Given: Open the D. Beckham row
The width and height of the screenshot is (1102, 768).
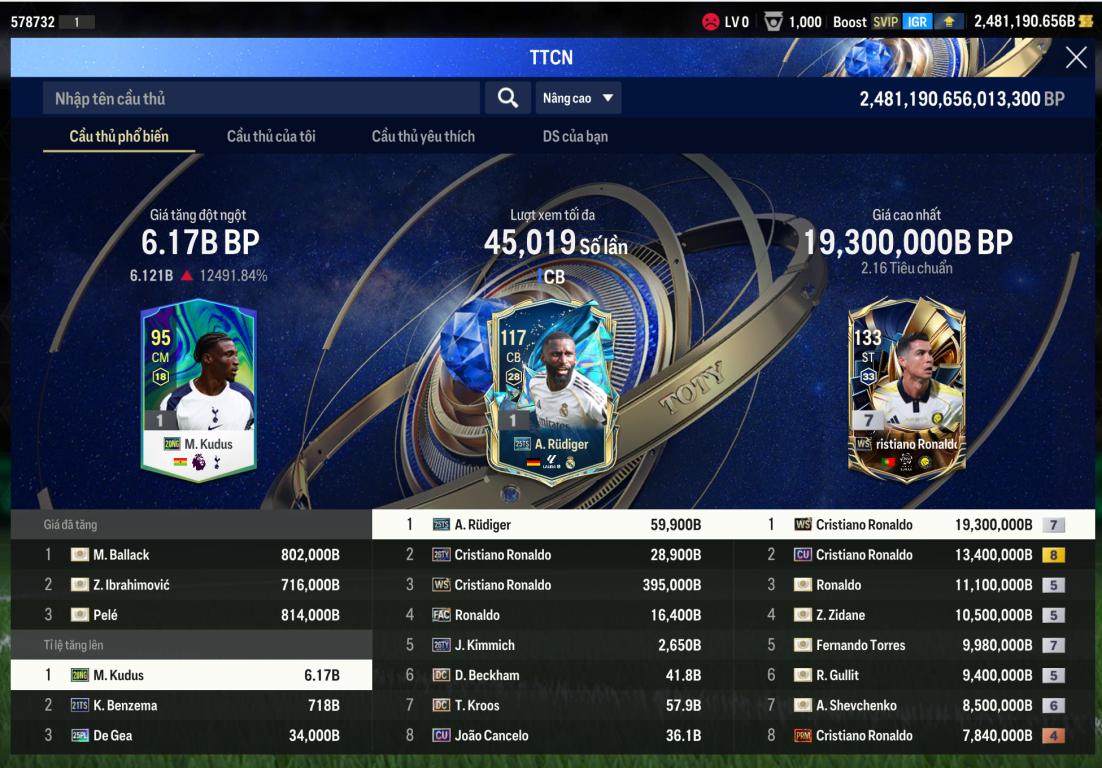Looking at the screenshot, I should point(552,675).
